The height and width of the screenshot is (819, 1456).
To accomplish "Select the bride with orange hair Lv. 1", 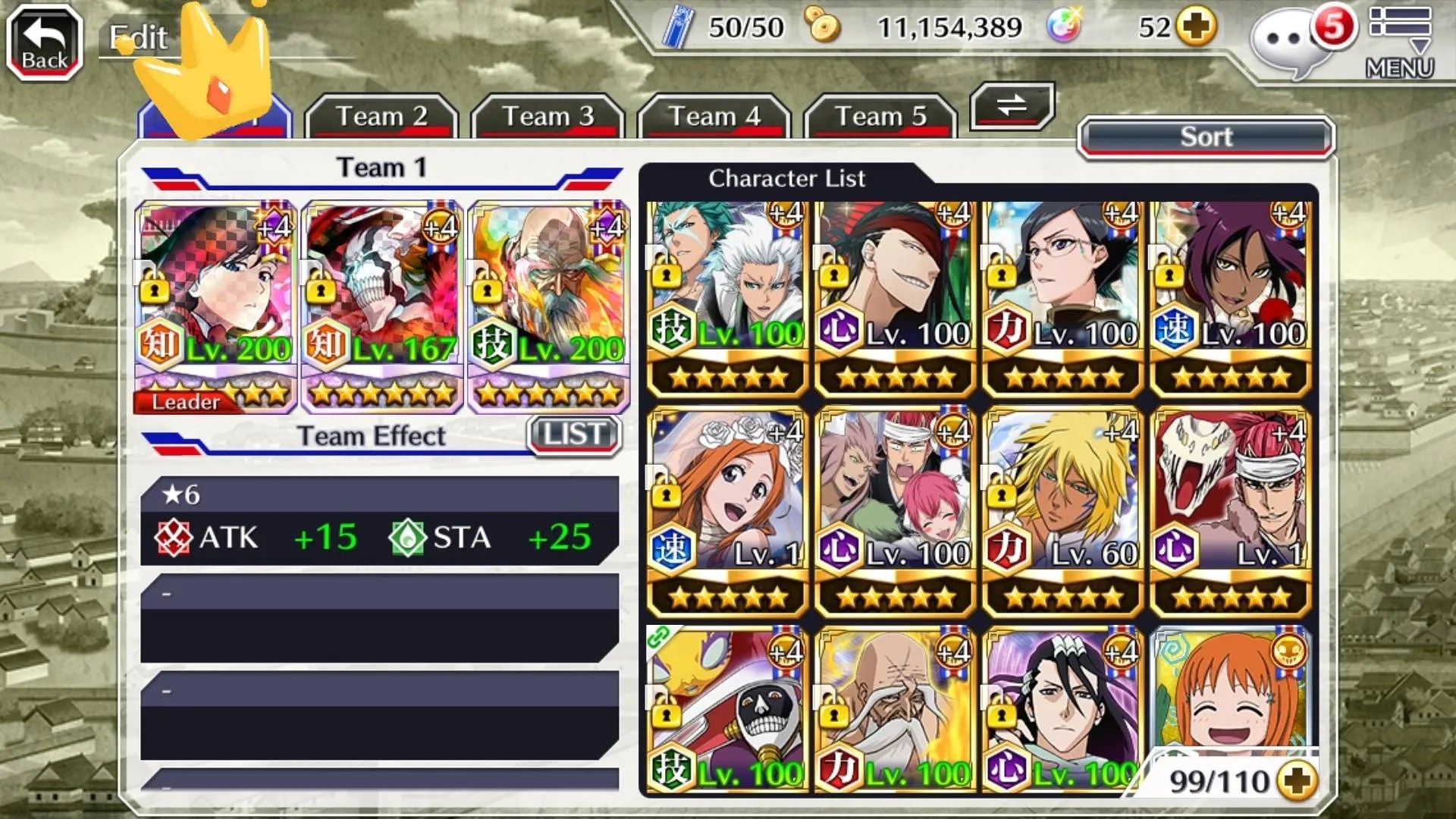I will [x=728, y=512].
